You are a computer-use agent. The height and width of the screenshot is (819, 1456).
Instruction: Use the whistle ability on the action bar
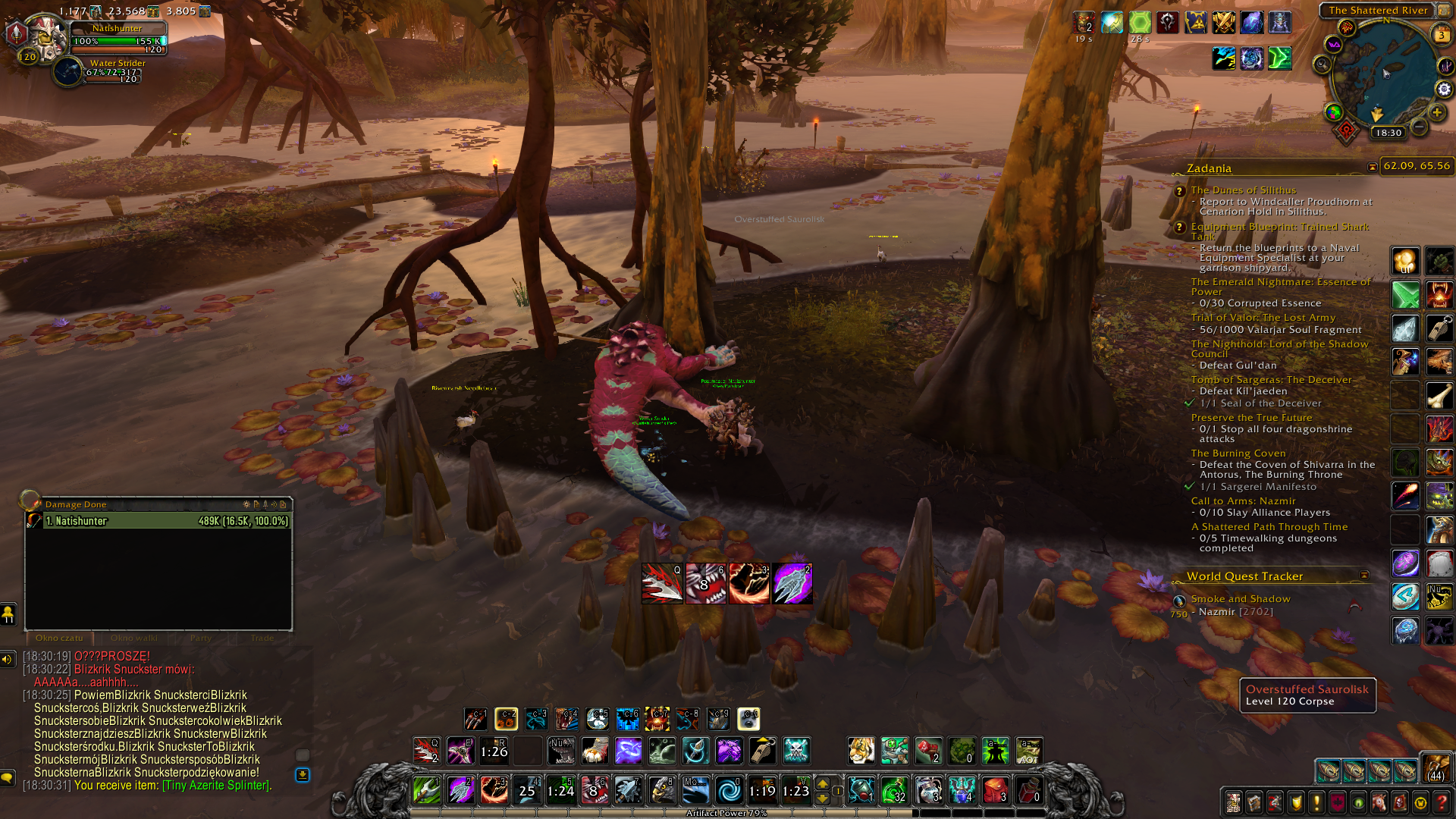(762, 751)
